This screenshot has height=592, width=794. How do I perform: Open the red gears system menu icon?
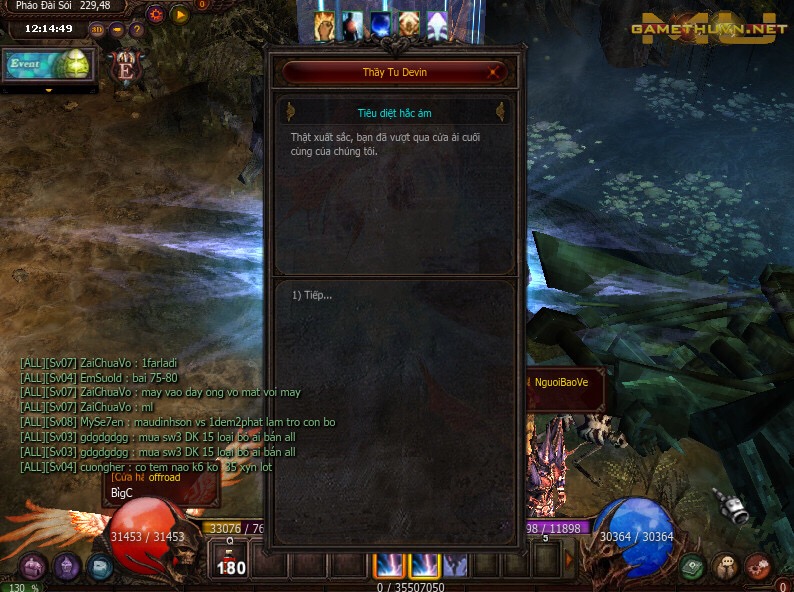click(x=757, y=567)
